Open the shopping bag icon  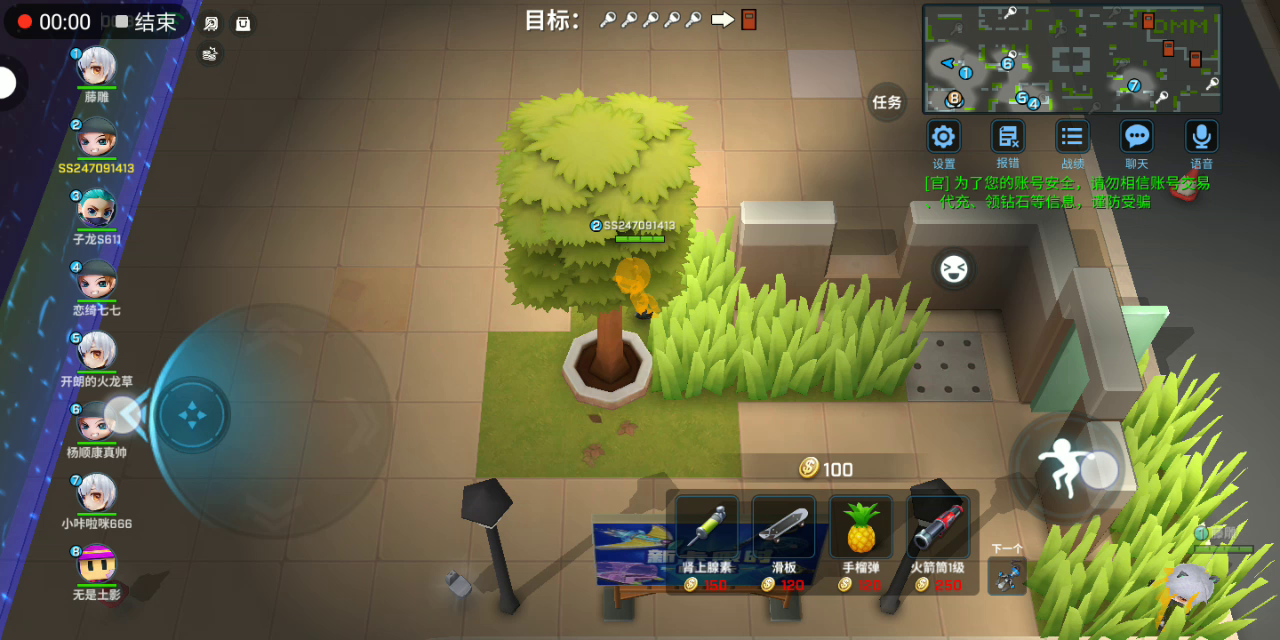coord(243,23)
